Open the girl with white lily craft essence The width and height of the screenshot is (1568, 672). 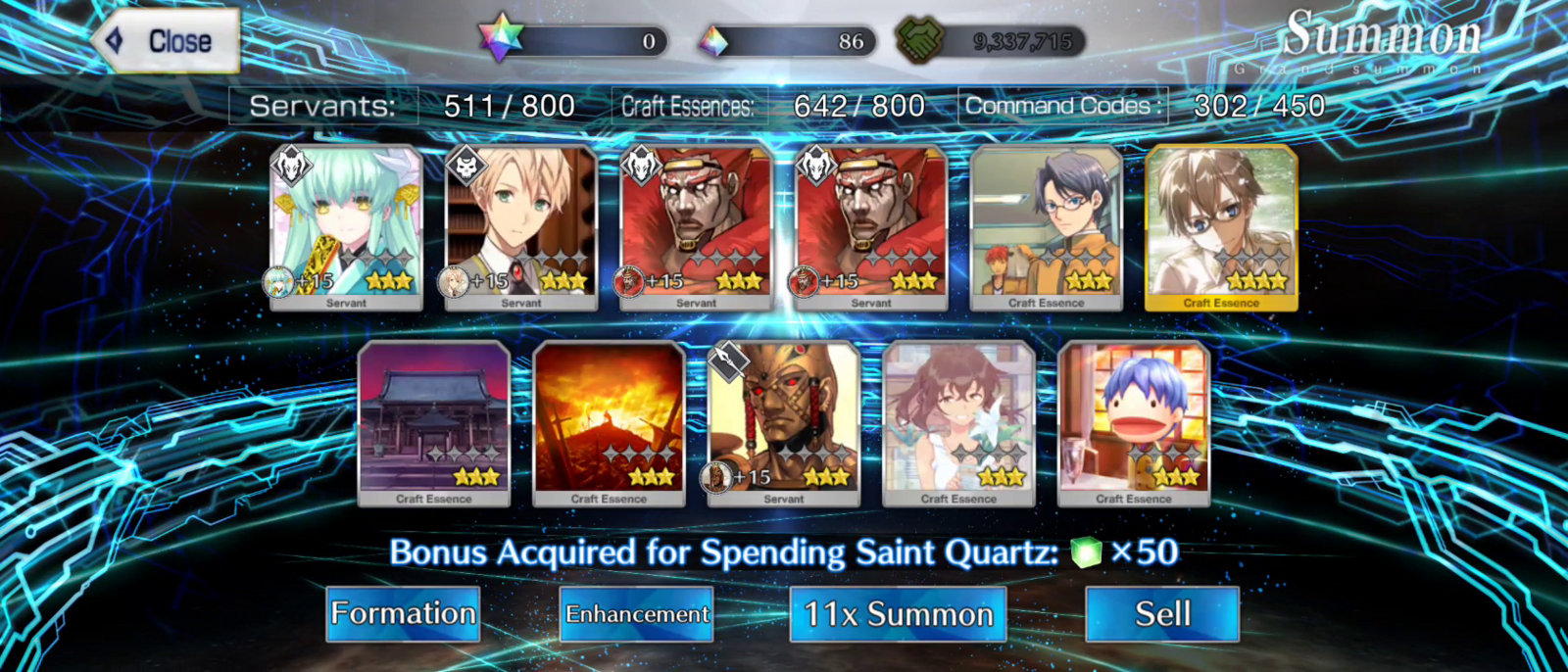coord(958,422)
